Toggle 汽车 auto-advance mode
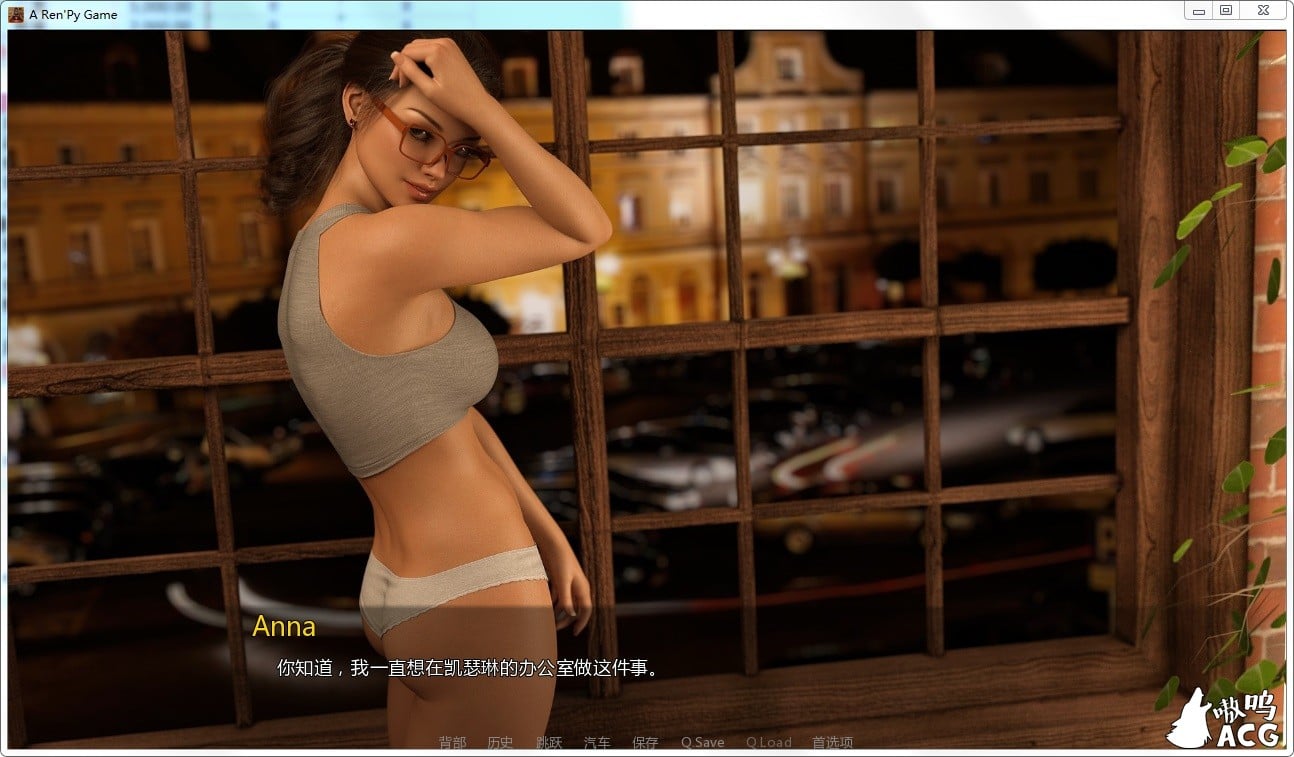 (597, 743)
